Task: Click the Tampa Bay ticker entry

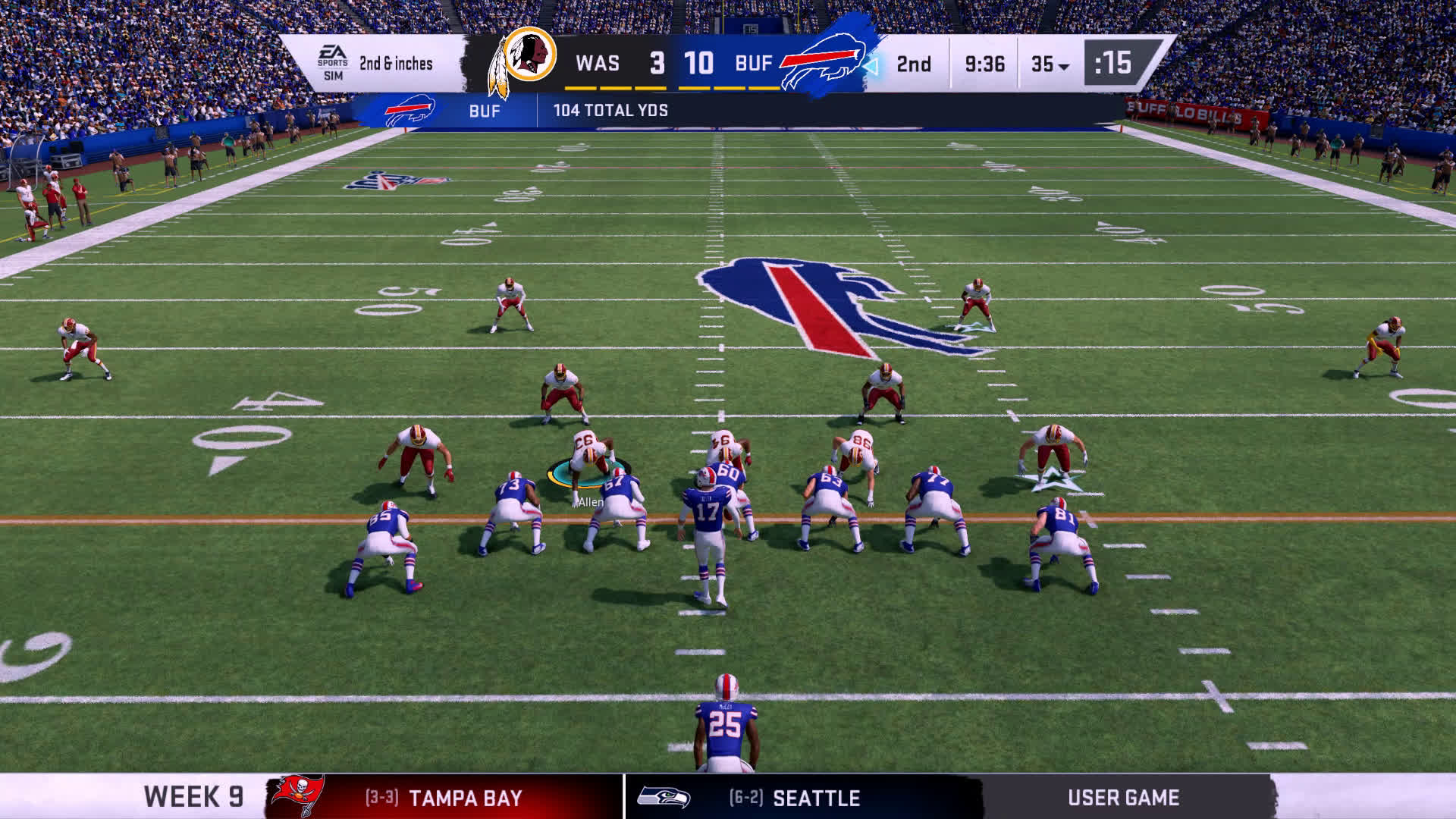Action: (x=444, y=798)
